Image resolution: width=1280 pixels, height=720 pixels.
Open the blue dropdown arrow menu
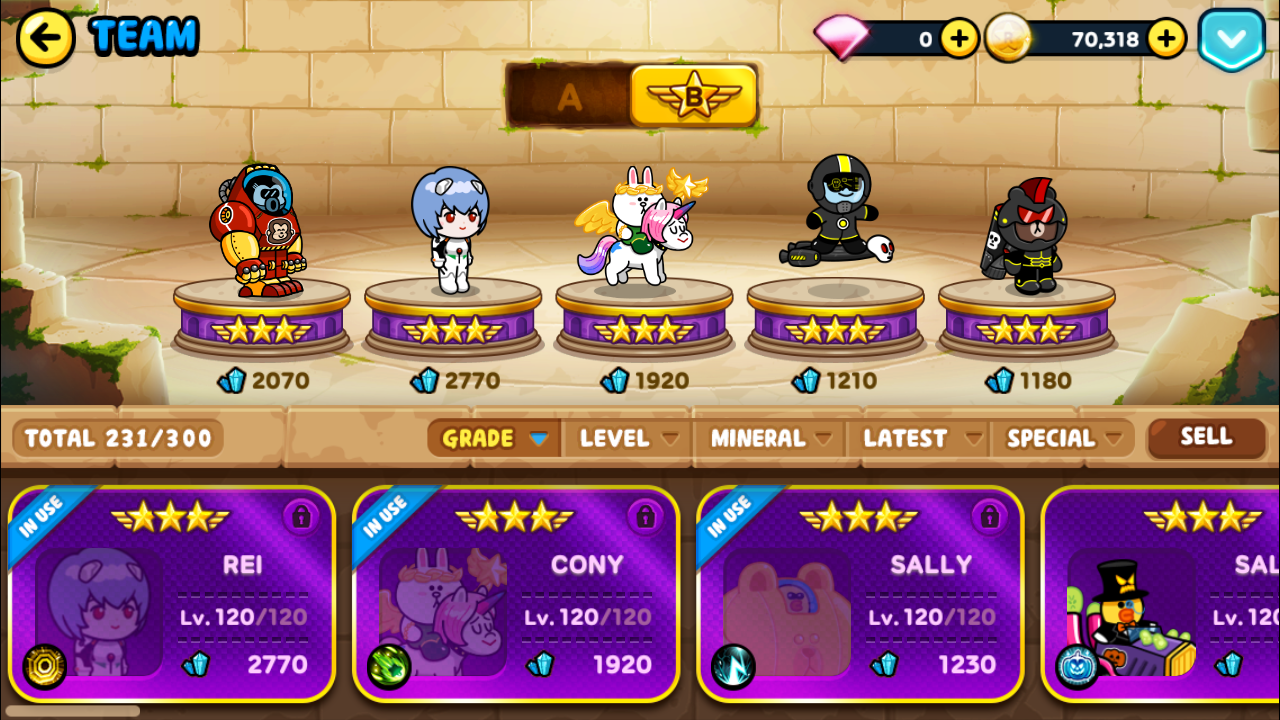pyautogui.click(x=1231, y=40)
